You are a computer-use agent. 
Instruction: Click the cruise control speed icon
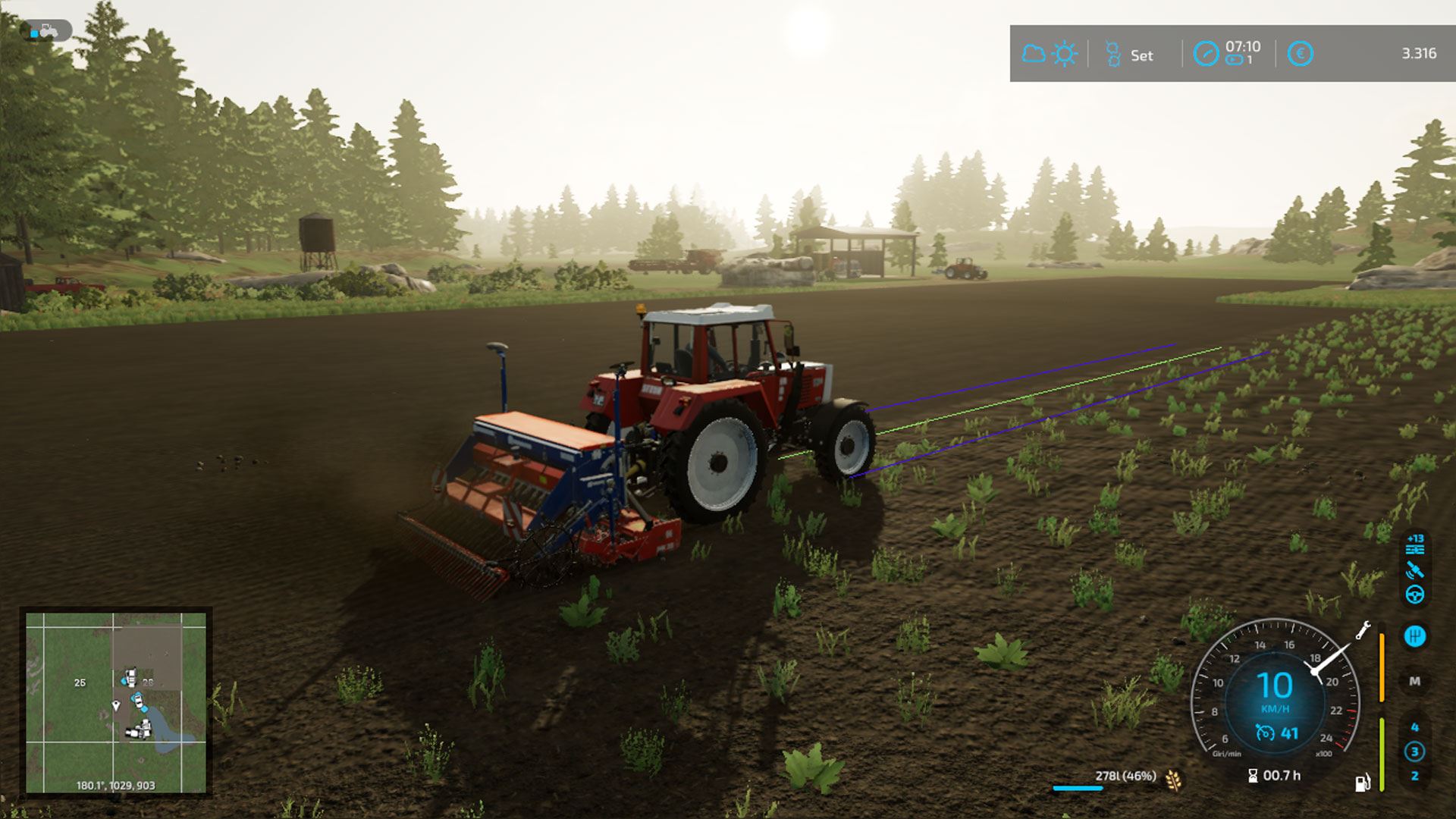coord(1264,733)
